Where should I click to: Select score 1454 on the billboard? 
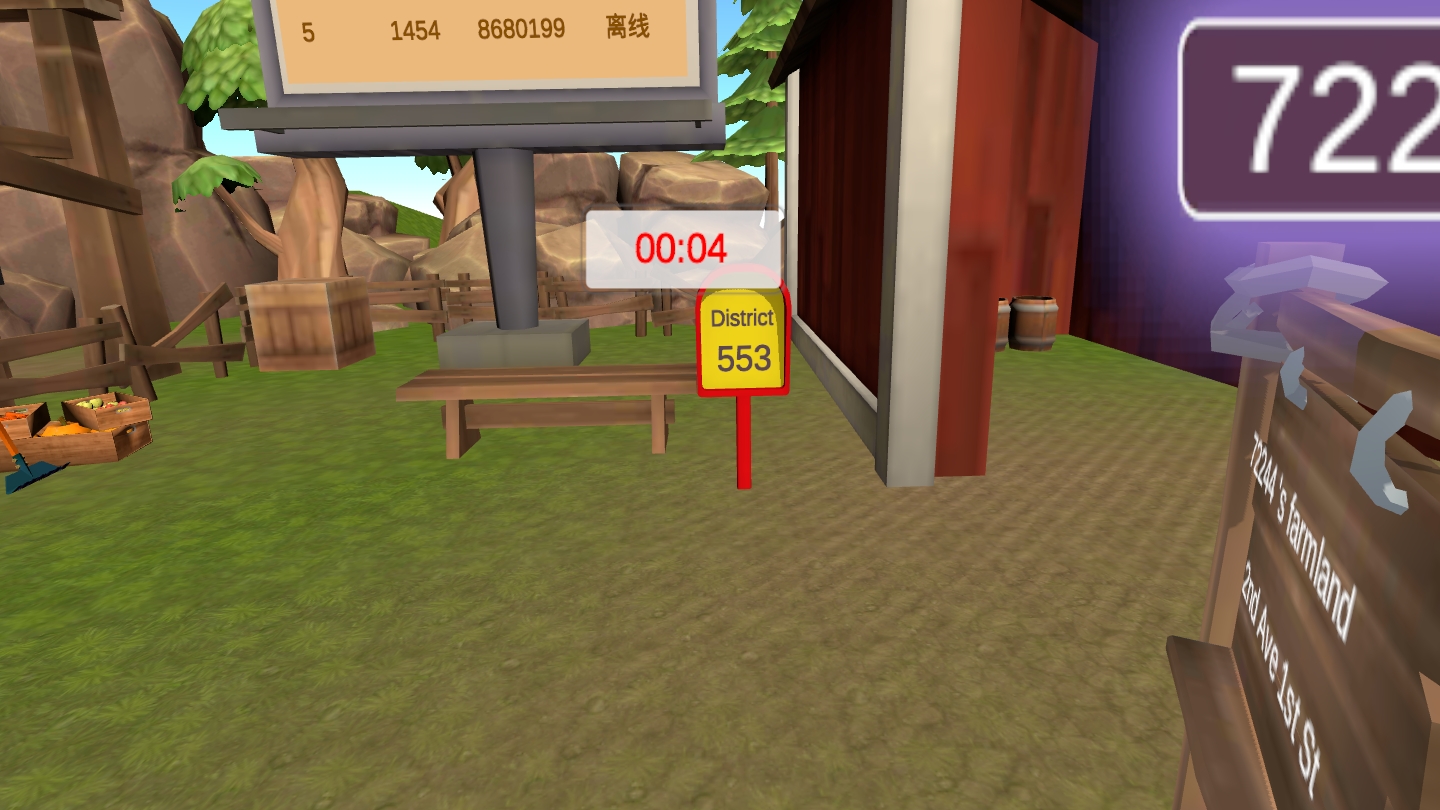coord(414,30)
